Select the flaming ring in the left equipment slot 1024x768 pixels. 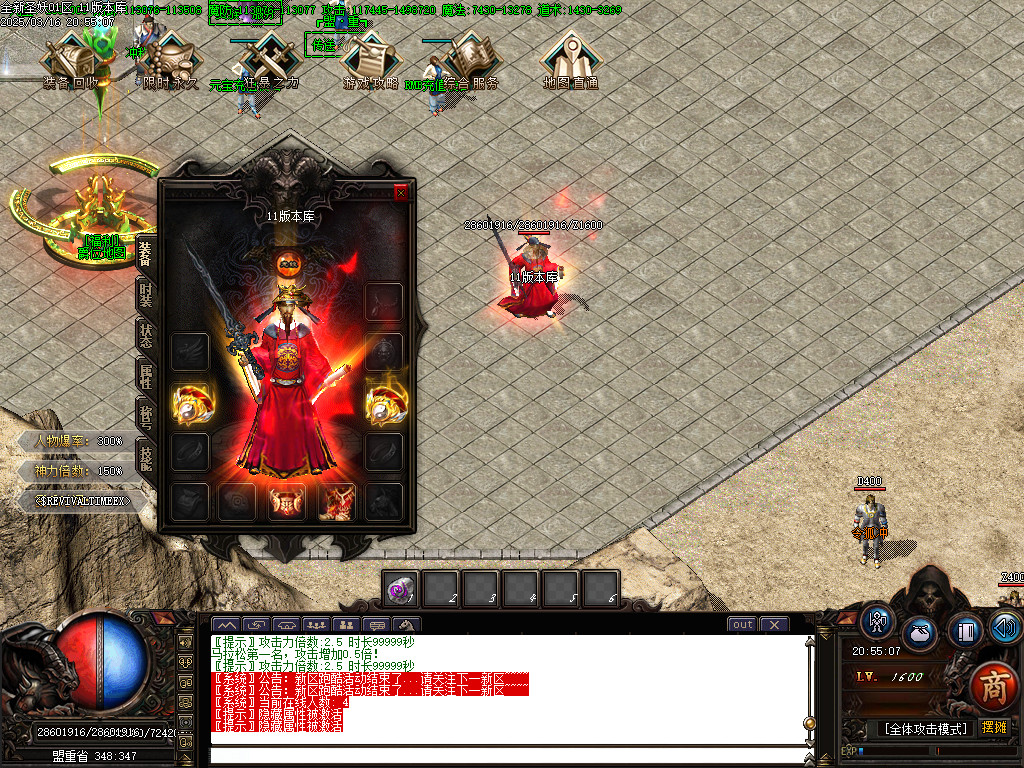click(189, 402)
